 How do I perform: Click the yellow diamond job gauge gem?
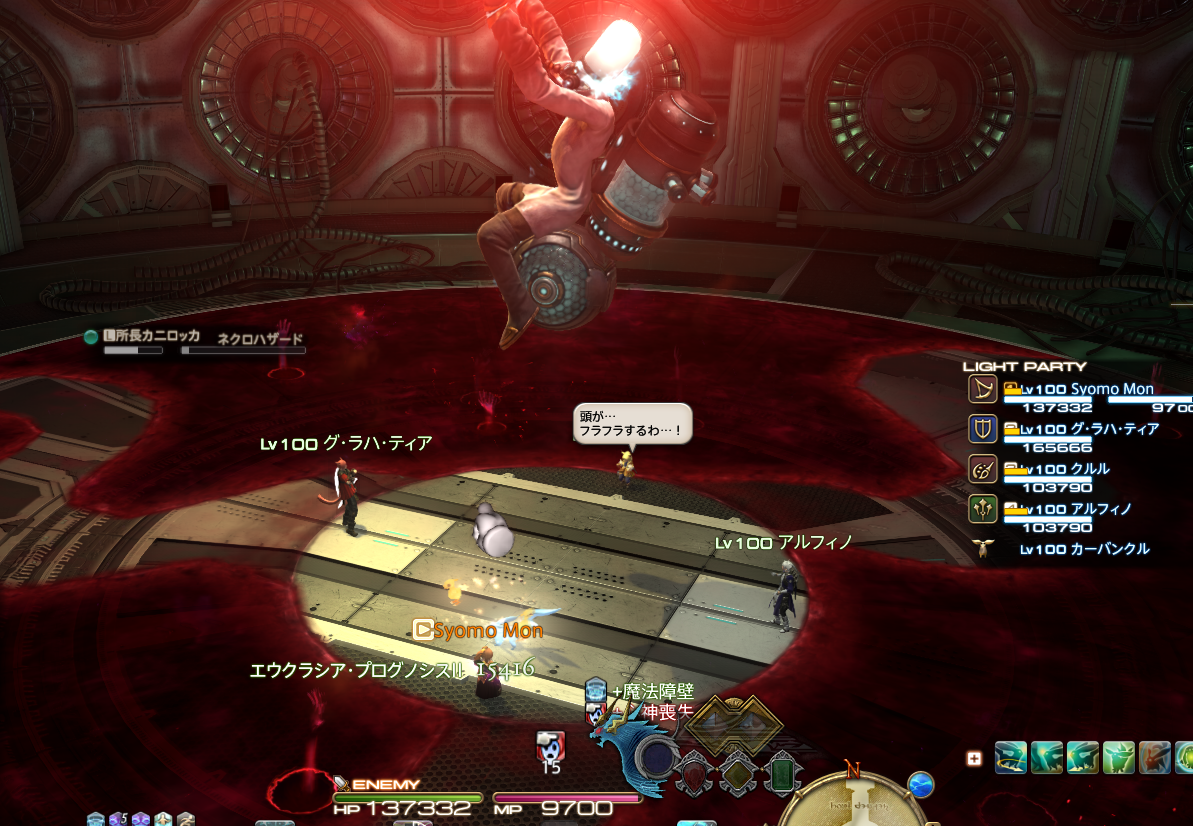tap(737, 773)
